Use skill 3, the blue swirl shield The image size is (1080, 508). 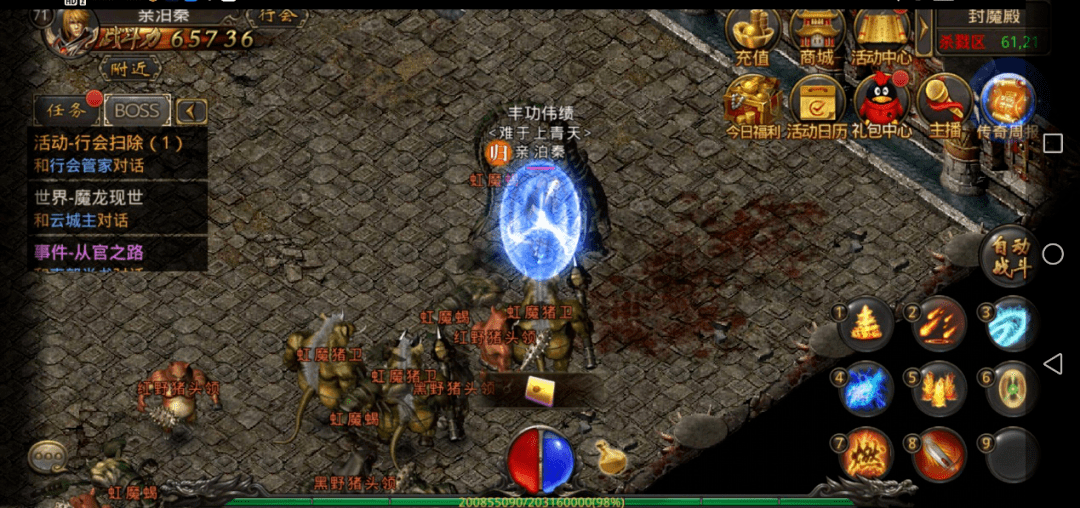pyautogui.click(x=1011, y=324)
